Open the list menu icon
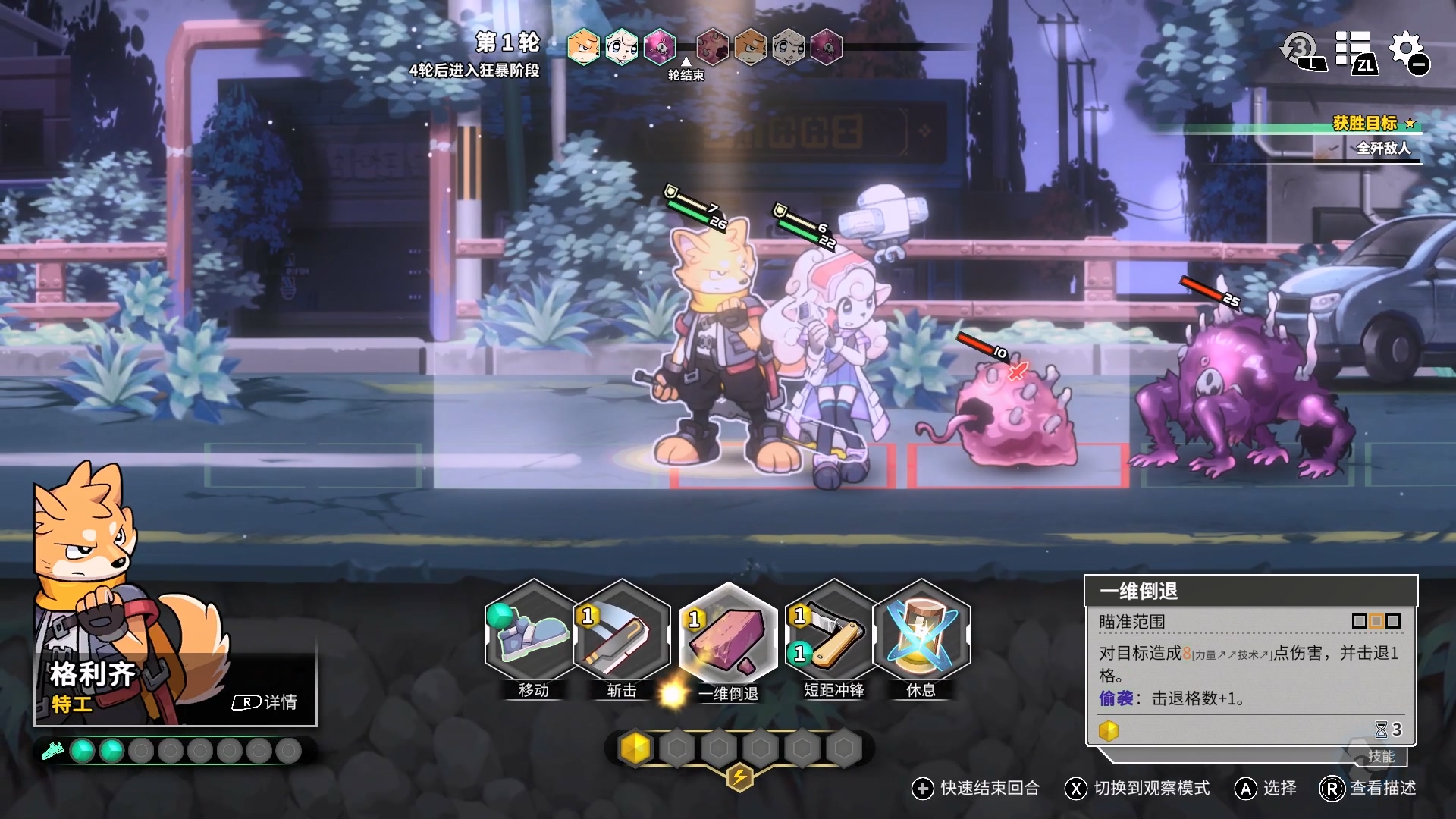 (1355, 52)
